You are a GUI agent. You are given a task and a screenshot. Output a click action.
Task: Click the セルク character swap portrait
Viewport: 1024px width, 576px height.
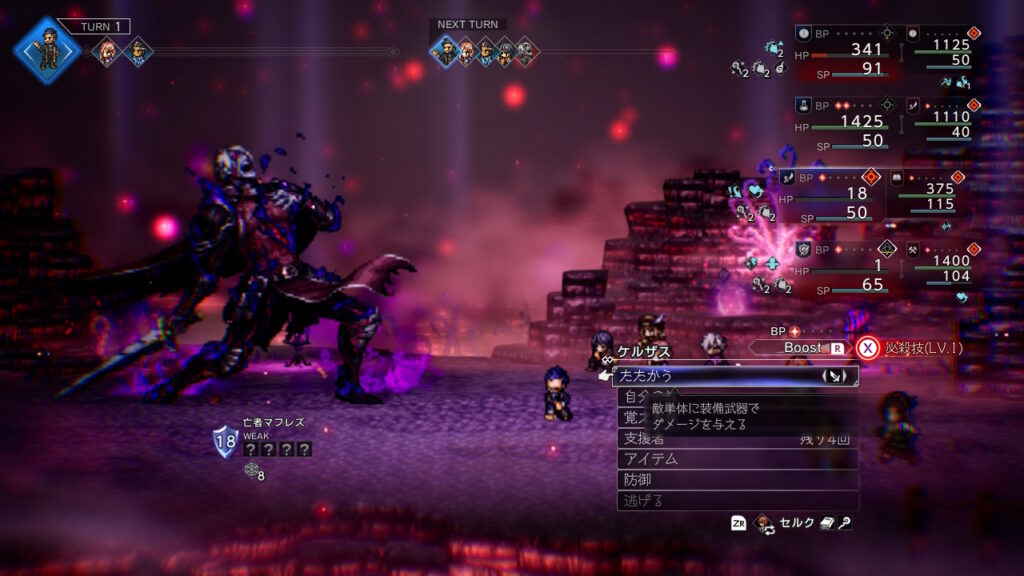coord(765,522)
